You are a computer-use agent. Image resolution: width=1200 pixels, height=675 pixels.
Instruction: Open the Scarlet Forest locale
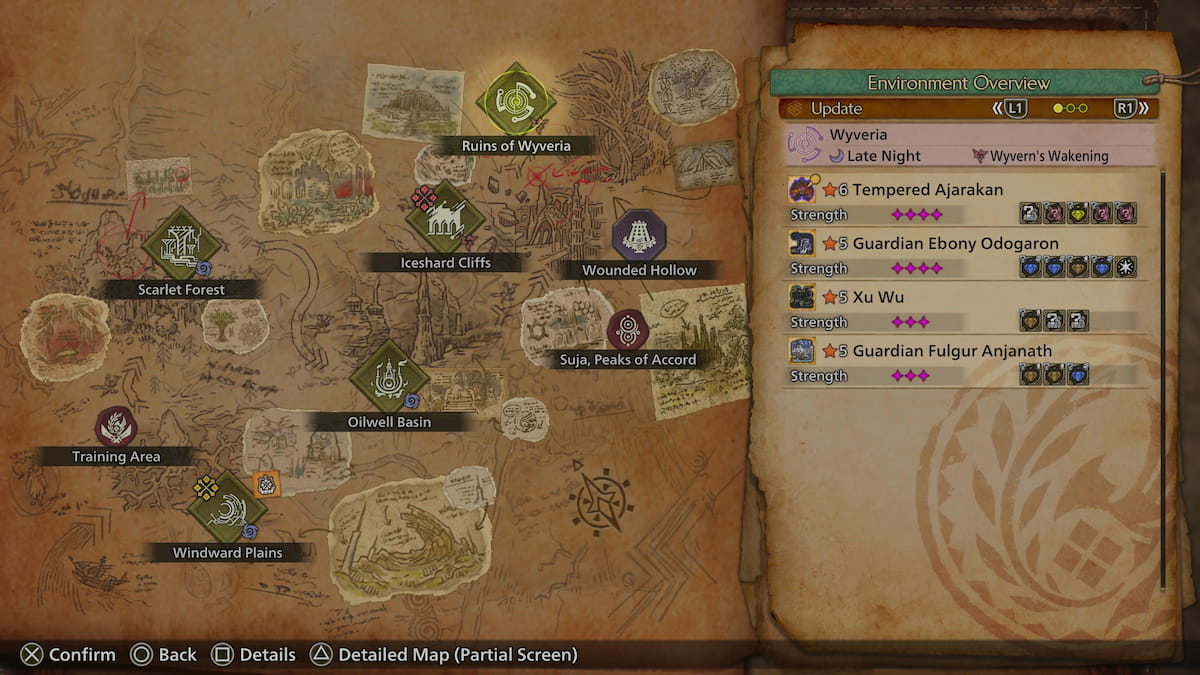tap(181, 245)
